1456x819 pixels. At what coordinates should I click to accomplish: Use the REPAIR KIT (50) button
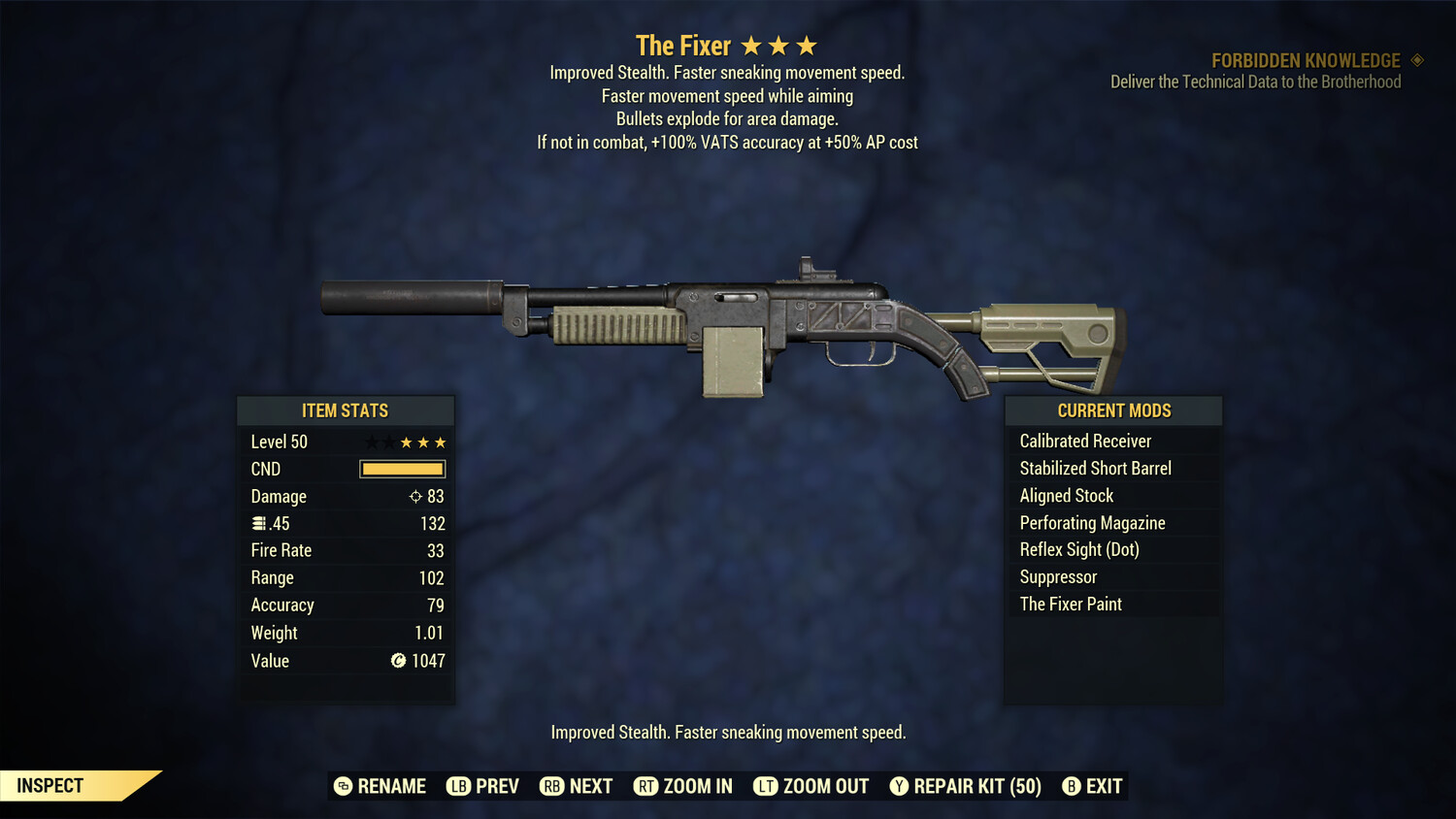[x=975, y=786]
